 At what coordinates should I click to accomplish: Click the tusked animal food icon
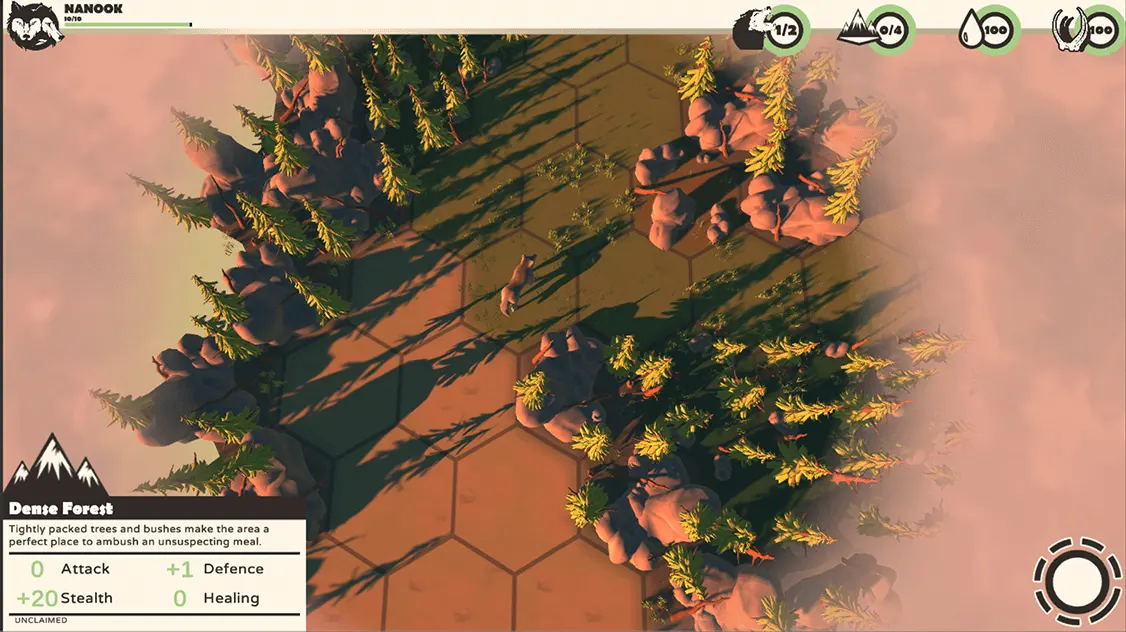[x=1069, y=30]
